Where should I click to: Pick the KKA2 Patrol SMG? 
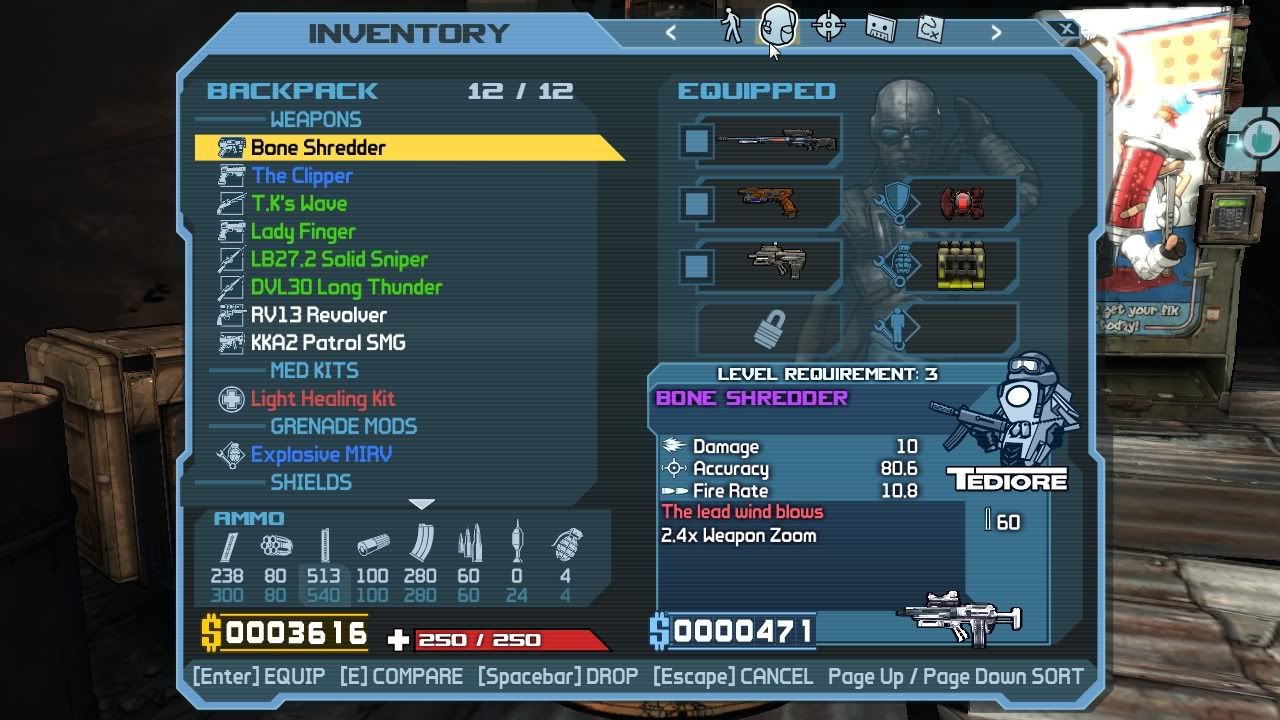click(328, 343)
